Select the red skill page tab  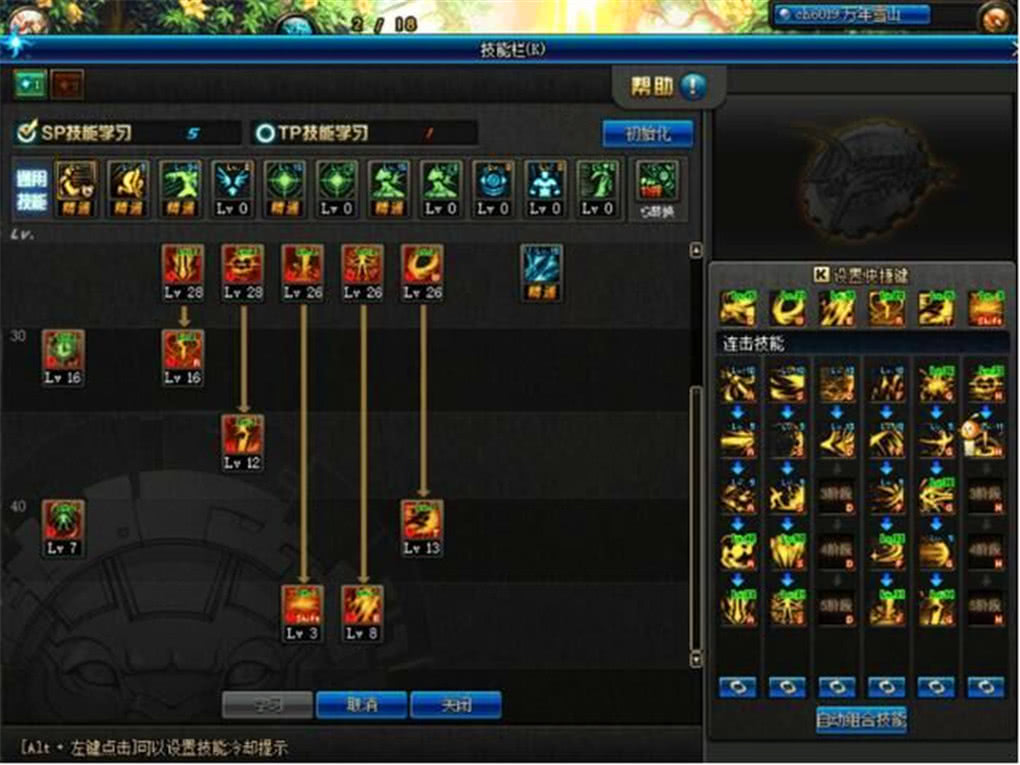pyautogui.click(x=67, y=85)
